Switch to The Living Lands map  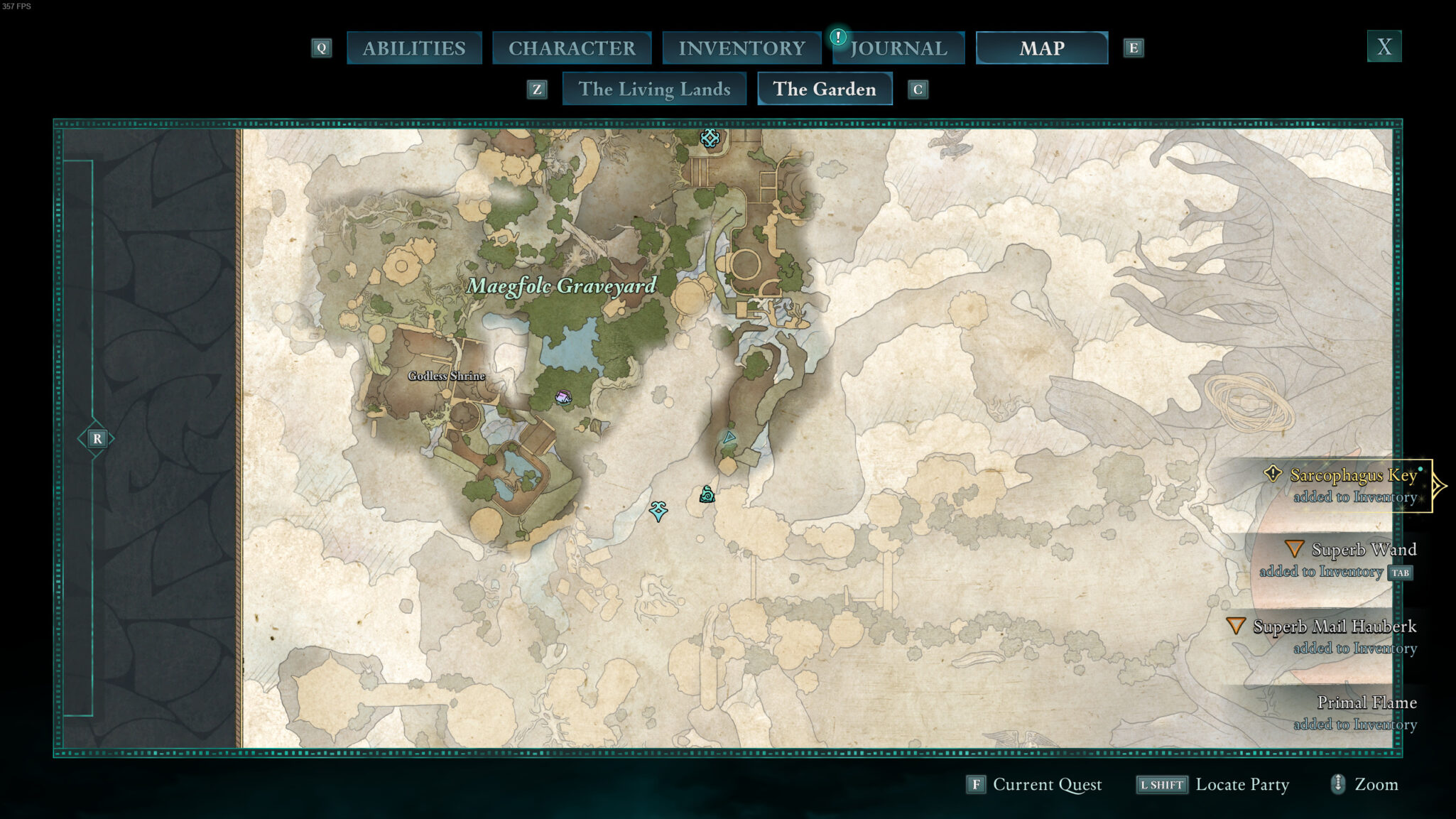click(x=654, y=90)
